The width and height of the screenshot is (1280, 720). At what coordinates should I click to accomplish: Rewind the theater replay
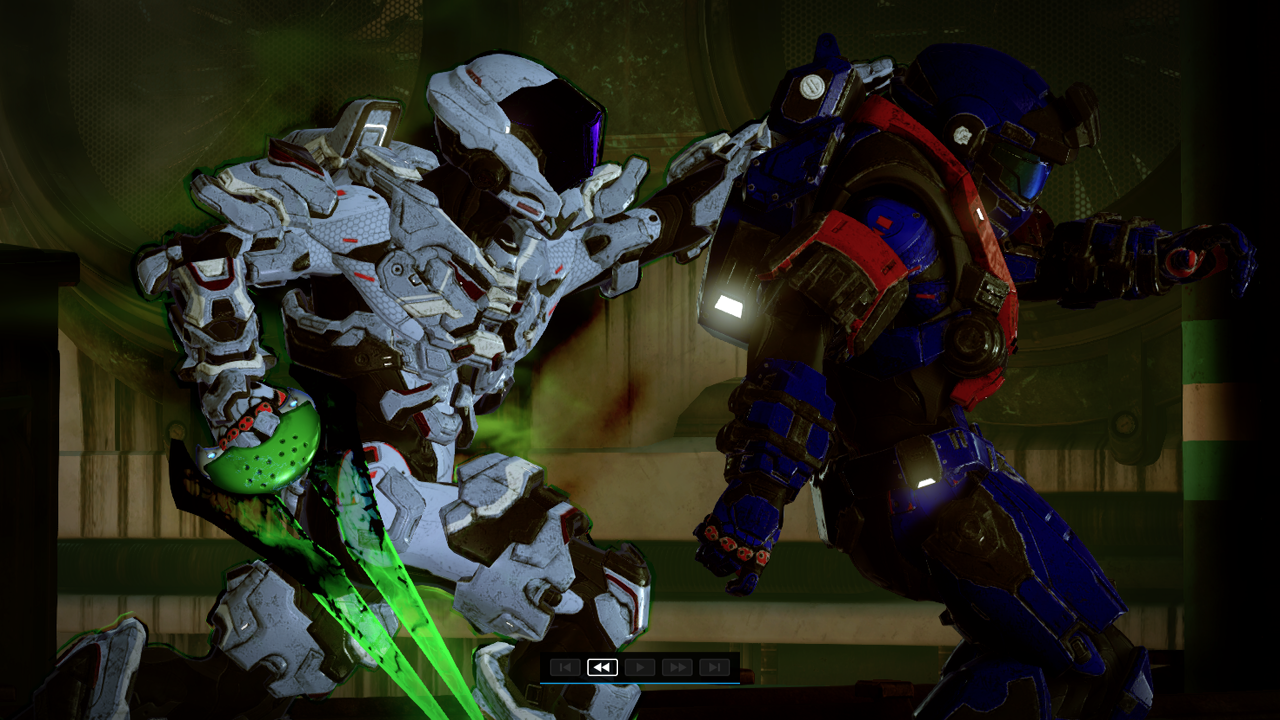tap(602, 667)
